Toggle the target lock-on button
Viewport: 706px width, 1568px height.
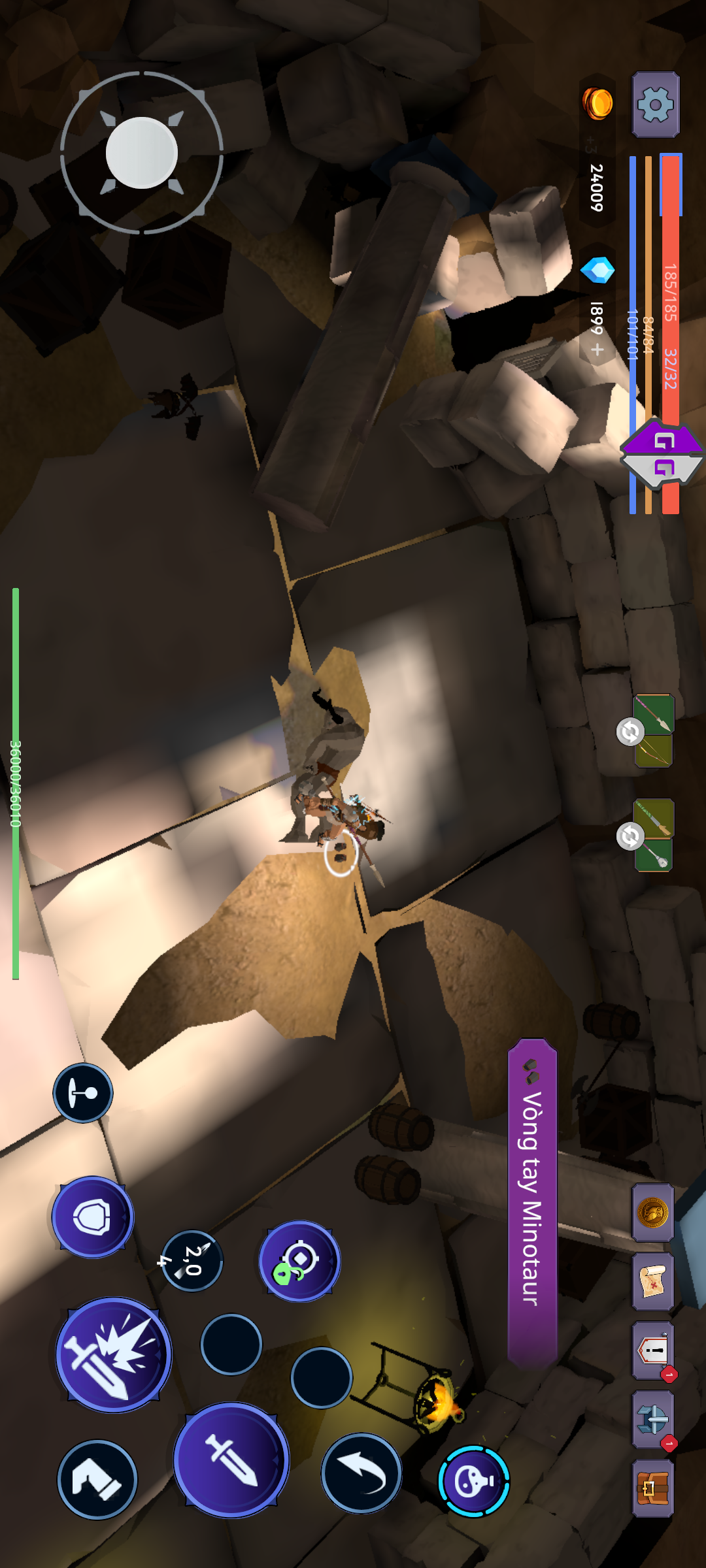tap(299, 1261)
